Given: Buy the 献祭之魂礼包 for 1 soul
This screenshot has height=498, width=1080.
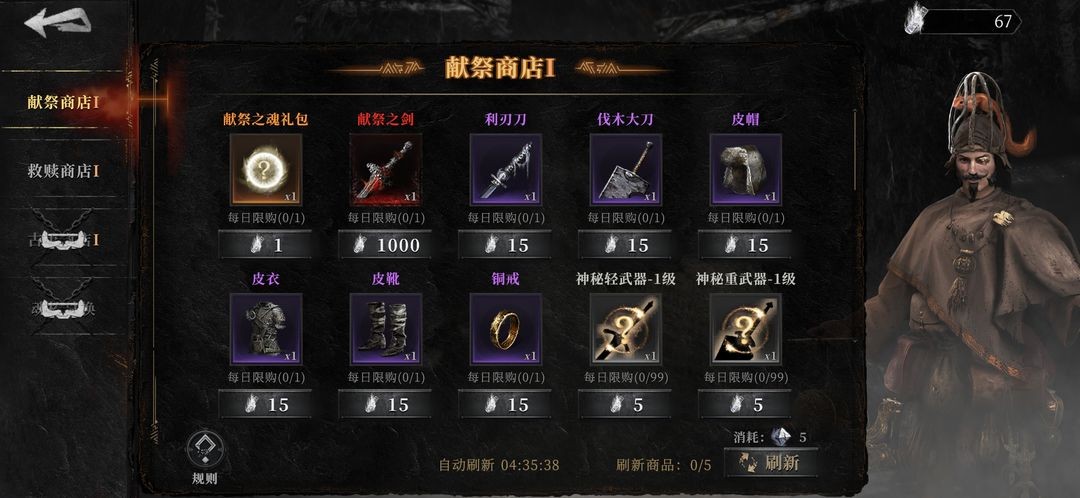Looking at the screenshot, I should [265, 245].
